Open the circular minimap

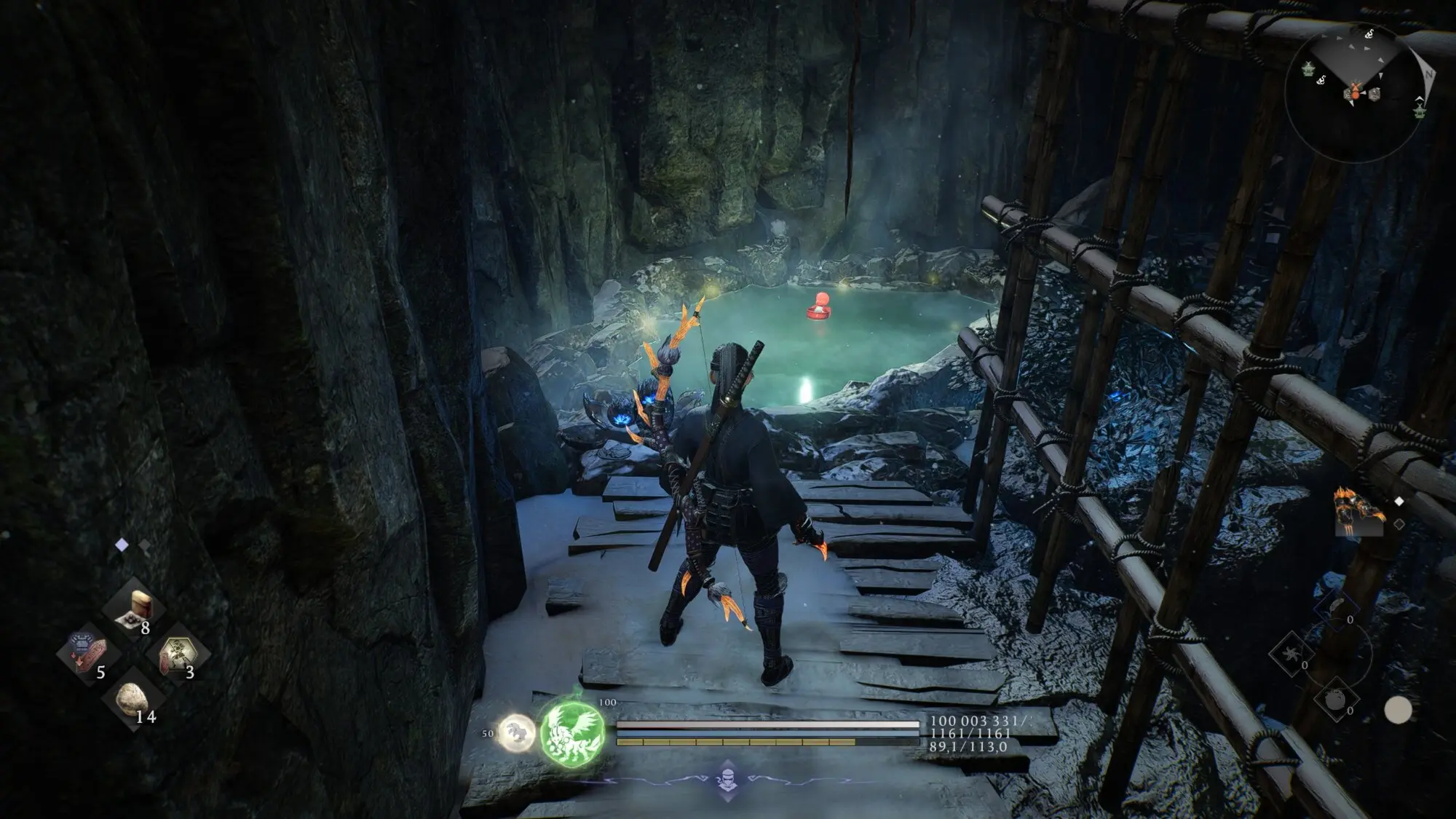[1356, 92]
